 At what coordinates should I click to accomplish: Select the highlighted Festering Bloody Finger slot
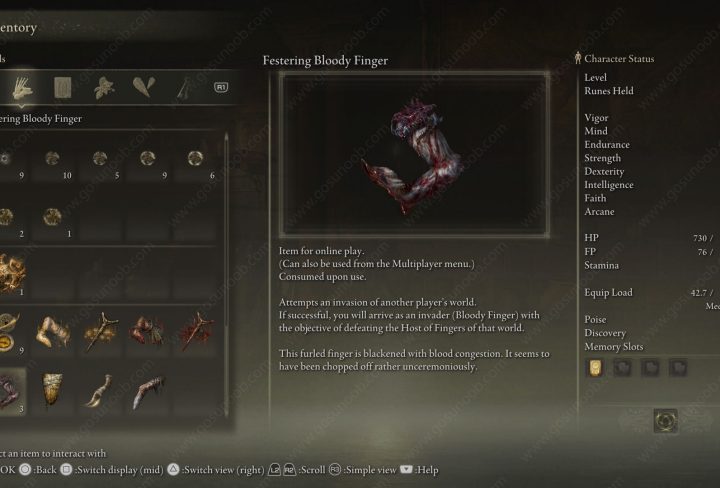click(10, 388)
